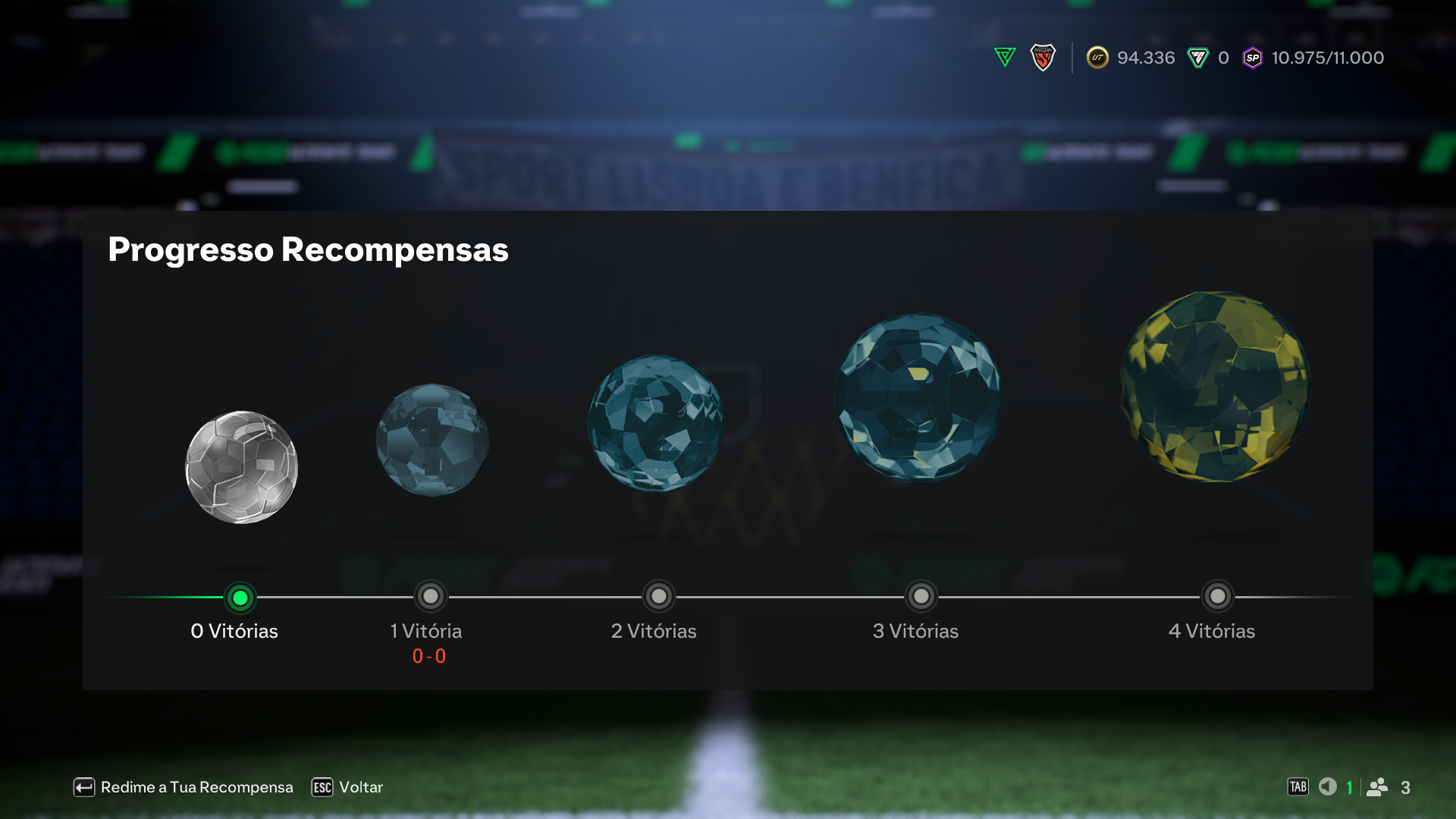Screen dimensions: 1456x819
Task: Open the Progresso Recompensas heading
Action: (x=308, y=249)
